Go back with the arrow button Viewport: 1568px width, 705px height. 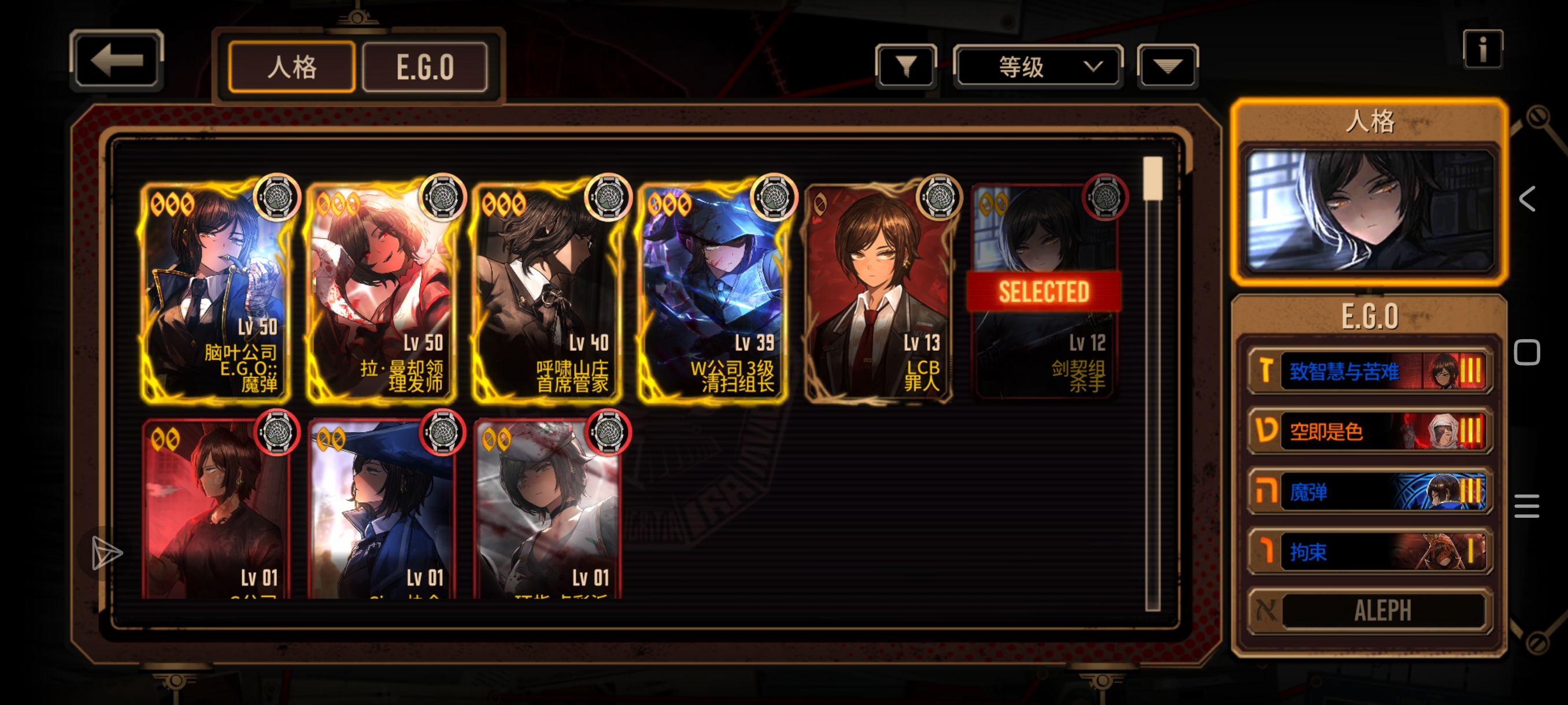(116, 60)
